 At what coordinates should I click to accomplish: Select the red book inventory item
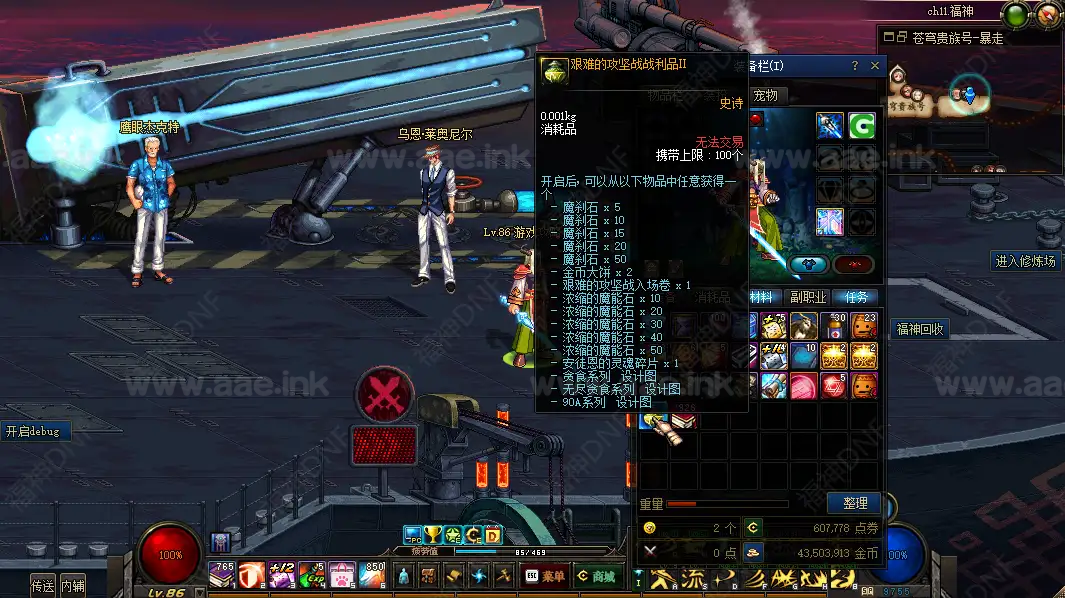684,422
